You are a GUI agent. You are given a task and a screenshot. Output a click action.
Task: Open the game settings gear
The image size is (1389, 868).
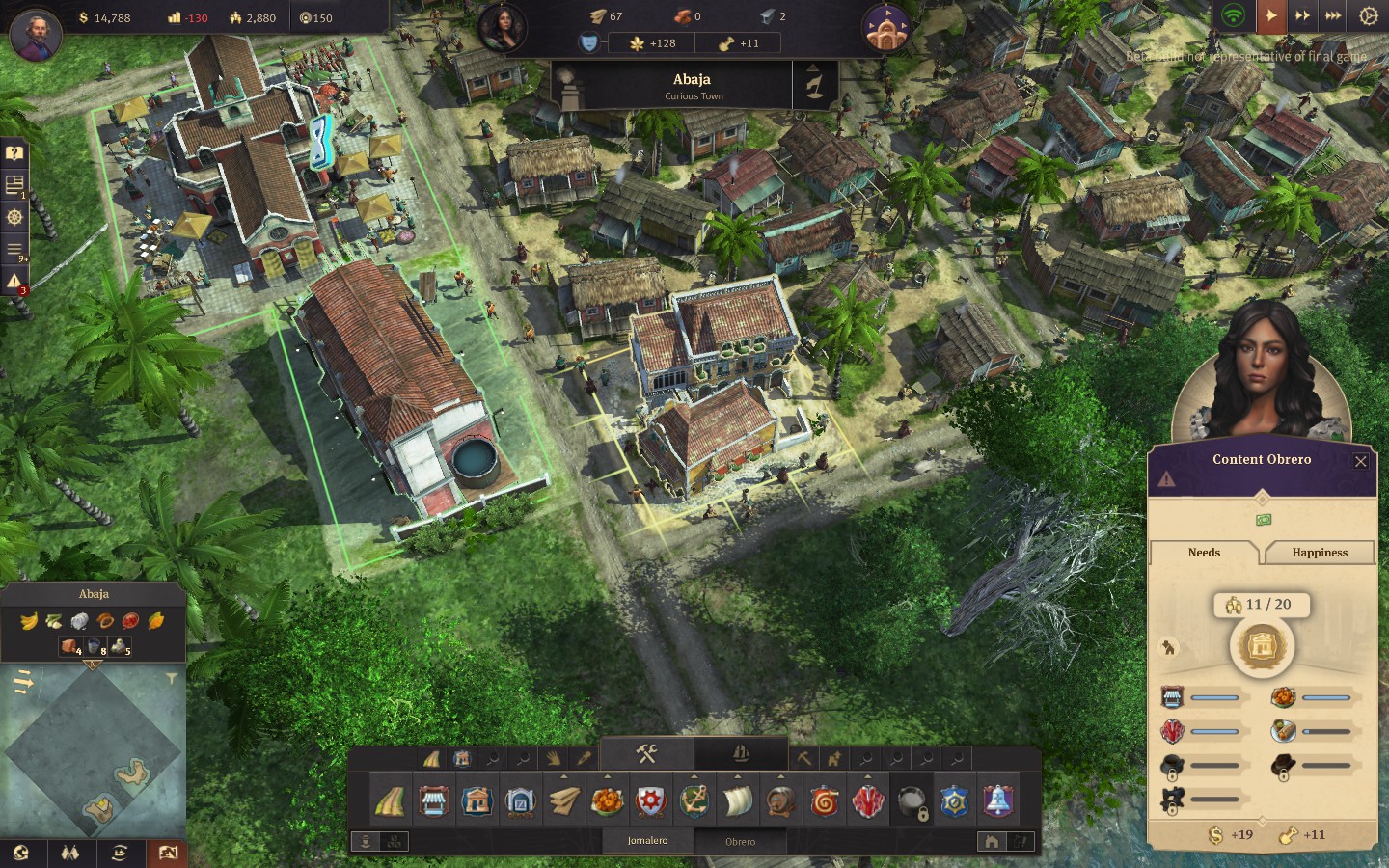(1368, 16)
